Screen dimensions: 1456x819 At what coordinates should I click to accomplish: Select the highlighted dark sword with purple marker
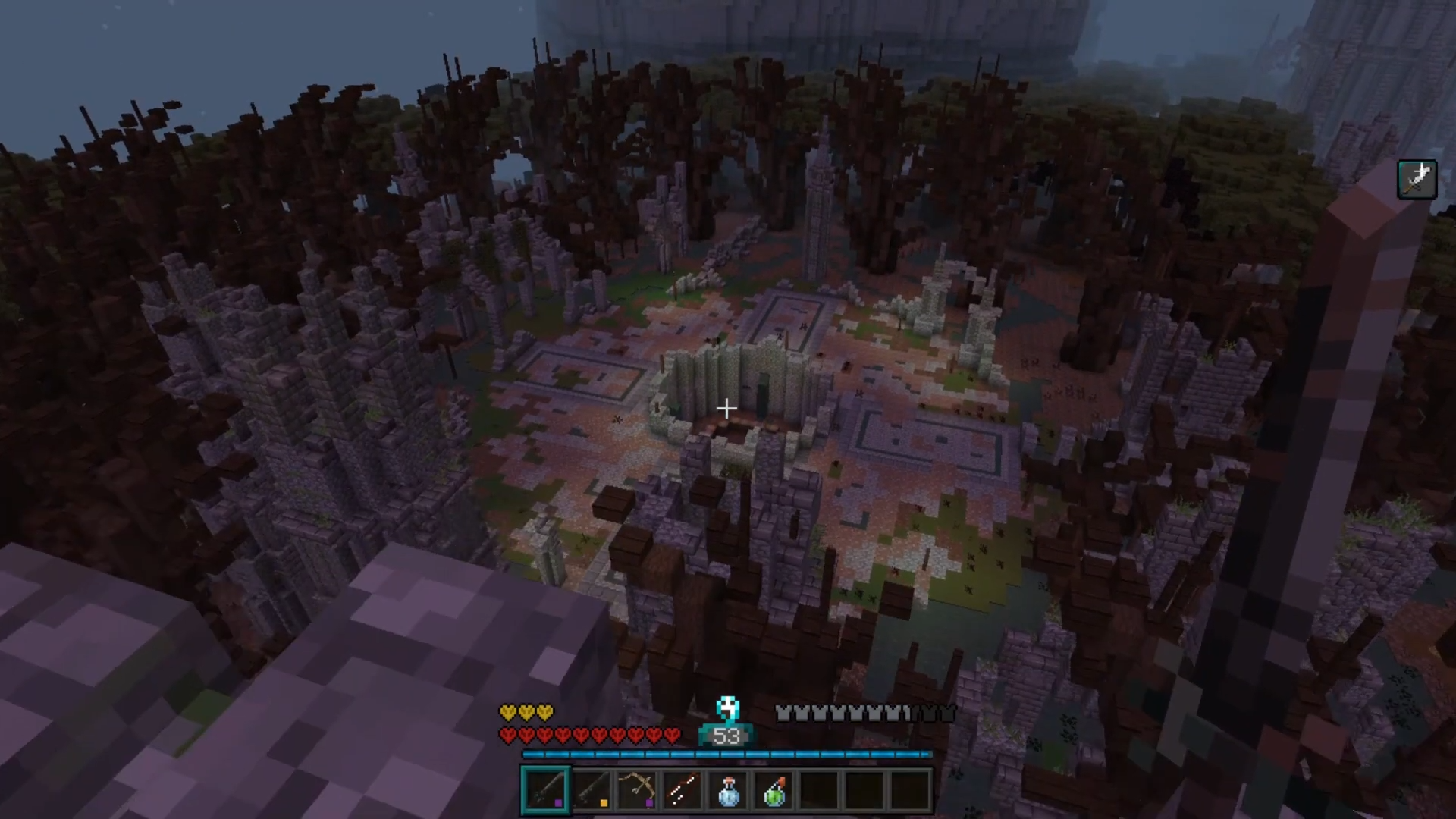tap(545, 790)
